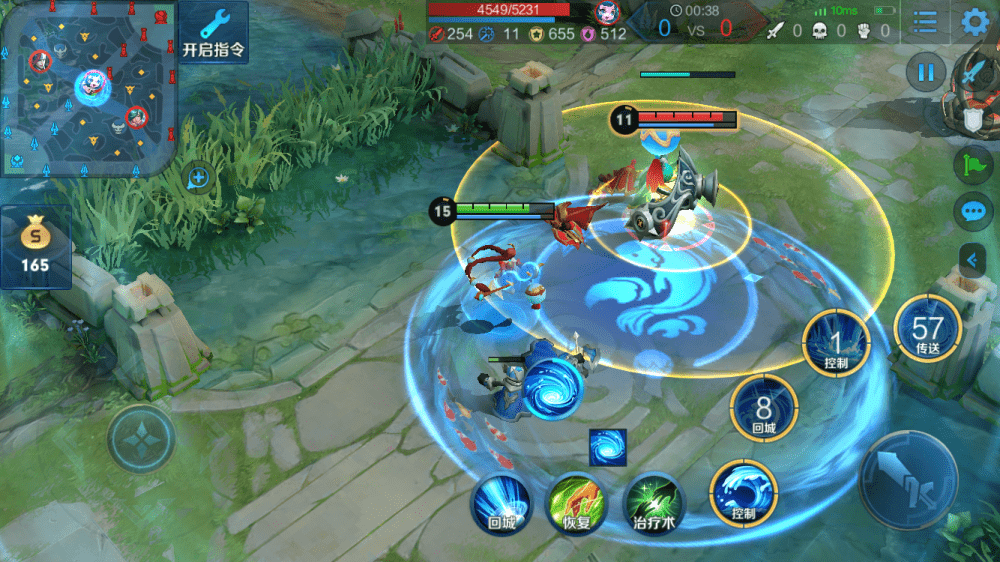Open the settings gear menu
The height and width of the screenshot is (562, 1000).
974,22
